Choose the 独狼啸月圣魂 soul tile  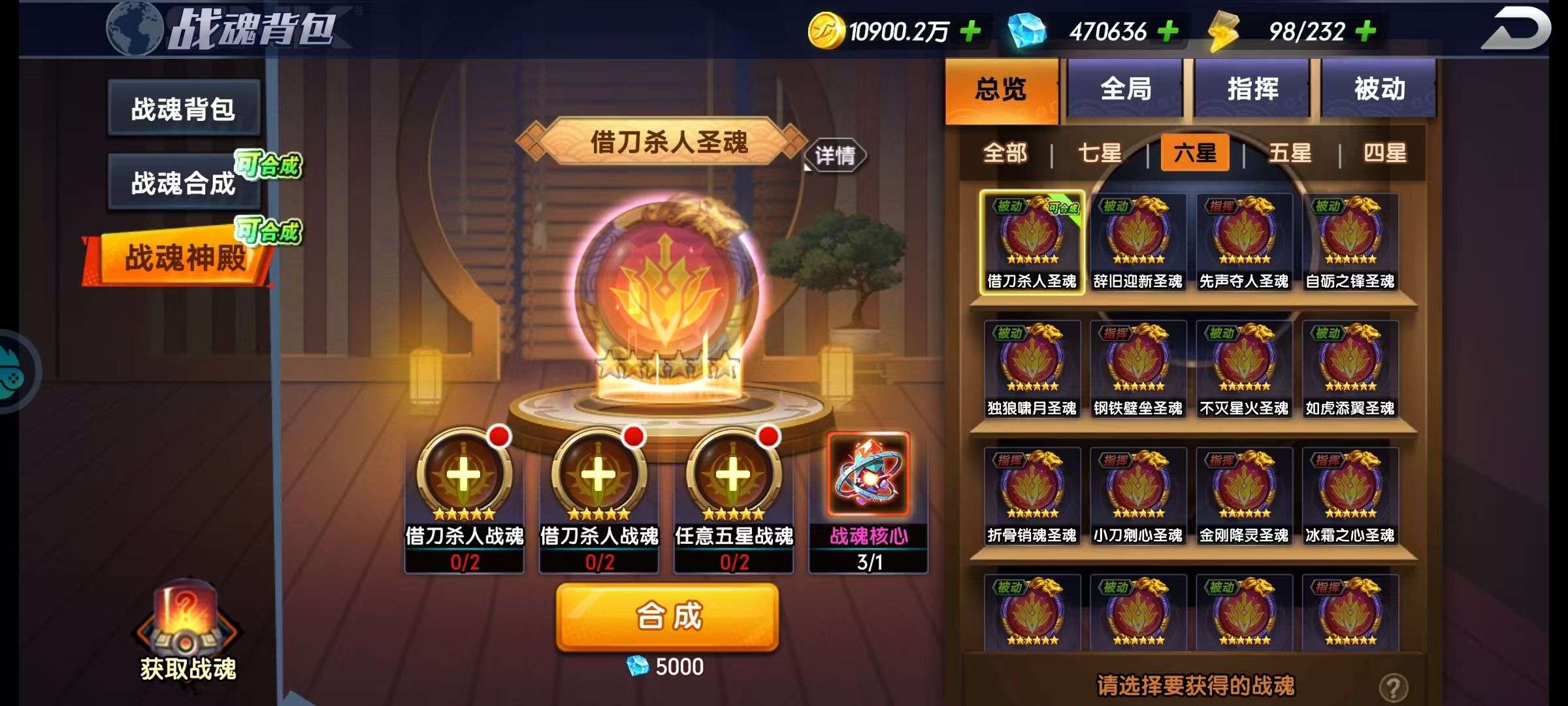(x=1032, y=369)
